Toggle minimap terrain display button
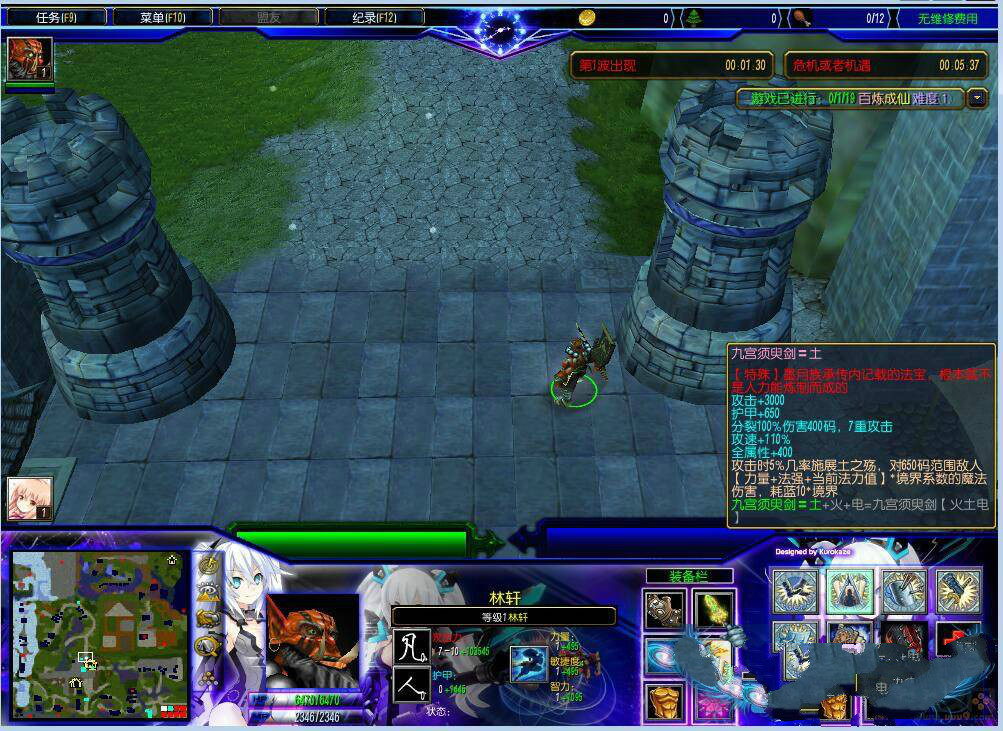Viewport: 1003px width, 731px height. (208, 592)
